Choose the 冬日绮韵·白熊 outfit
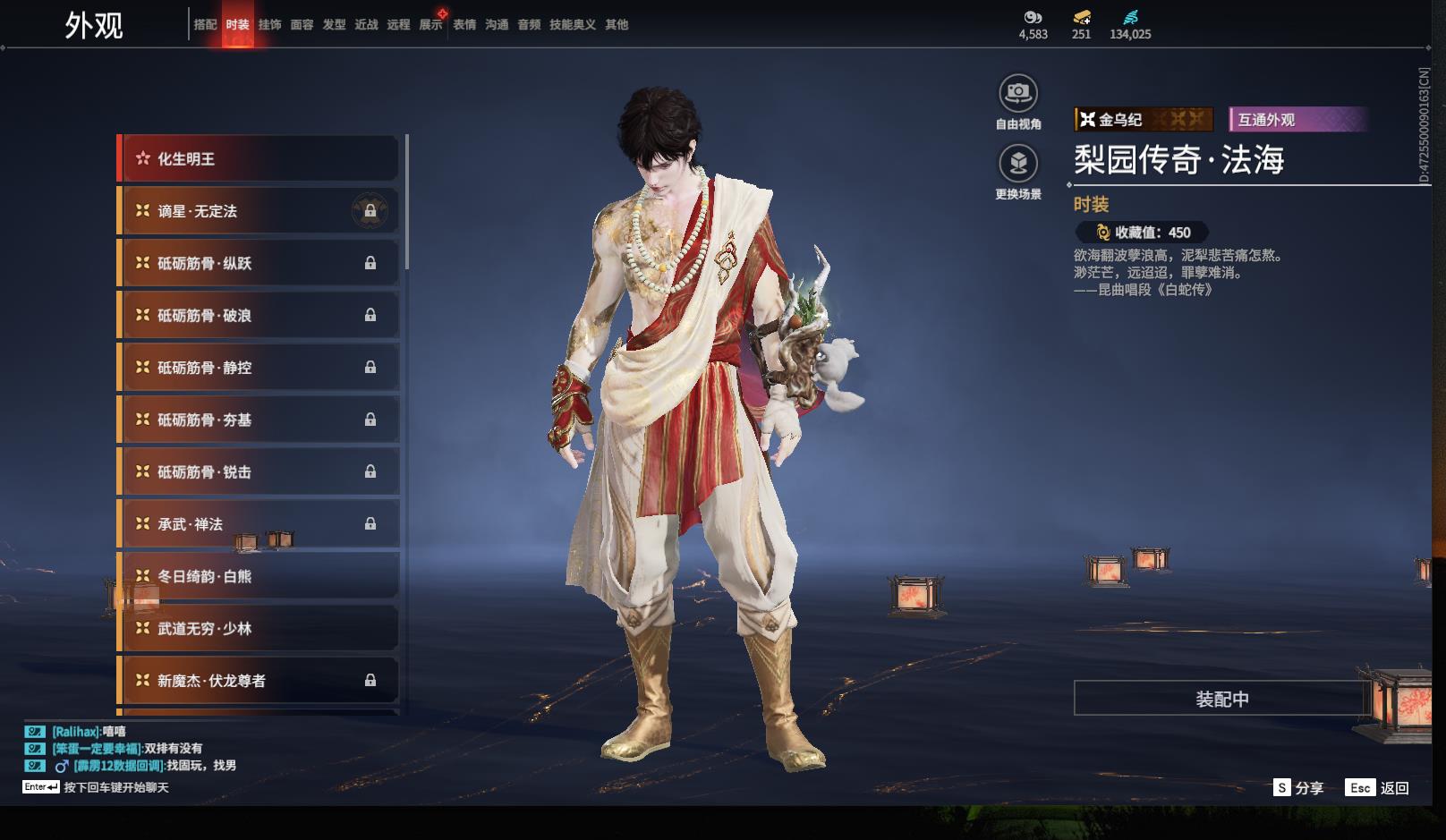 click(x=258, y=577)
